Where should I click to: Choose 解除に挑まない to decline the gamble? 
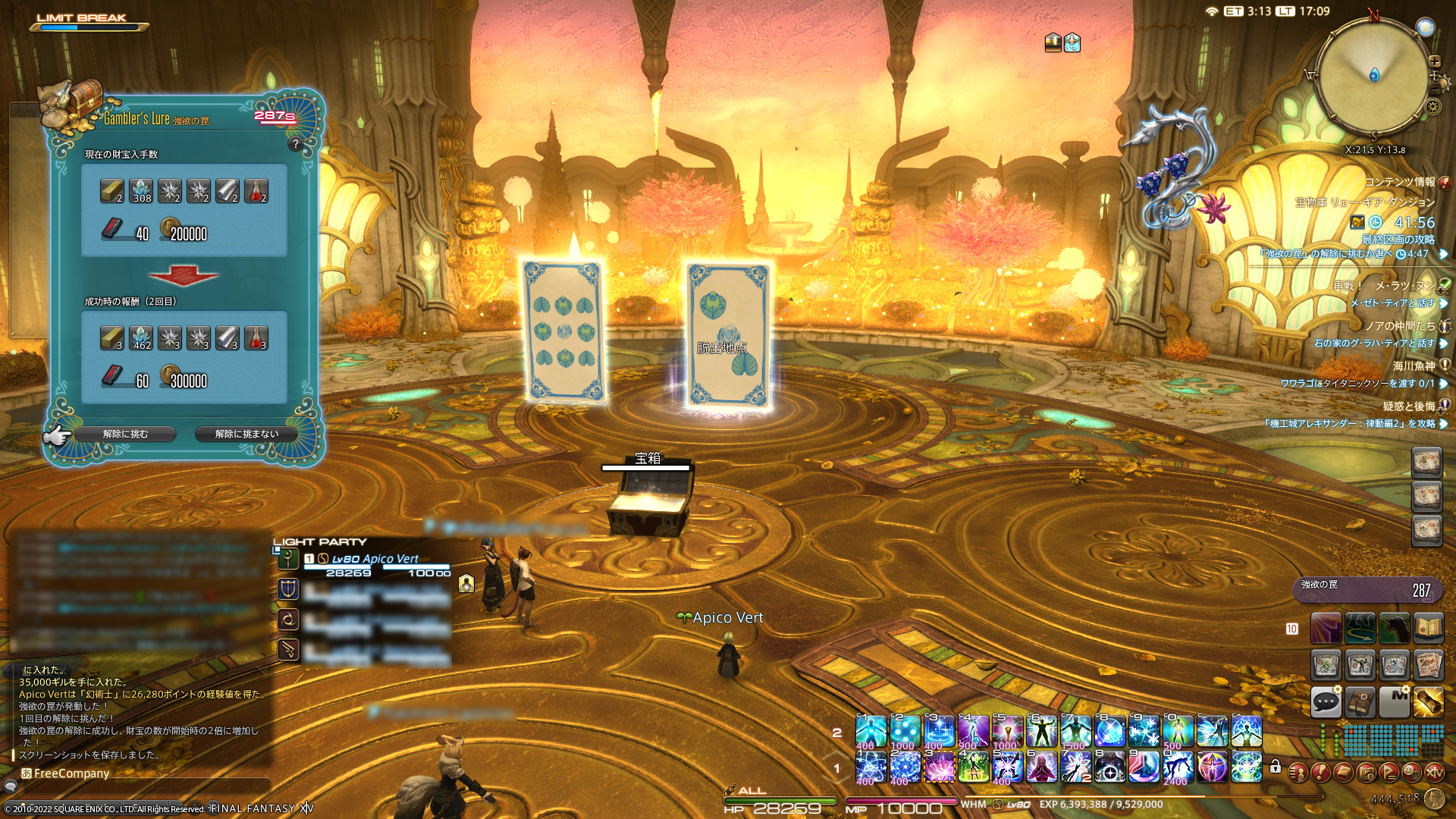pos(246,434)
